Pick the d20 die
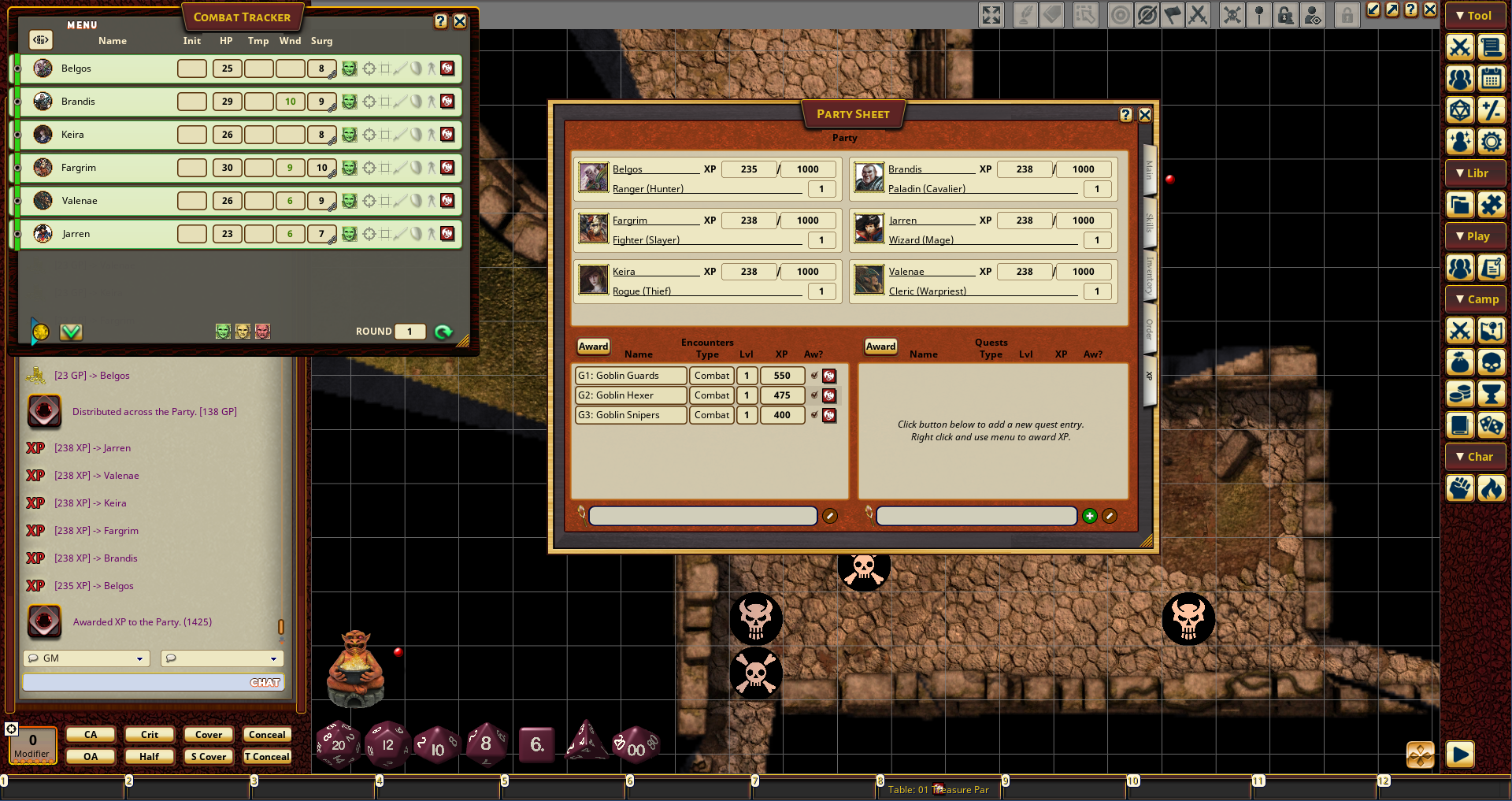This screenshot has width=1512, height=801. [x=339, y=744]
